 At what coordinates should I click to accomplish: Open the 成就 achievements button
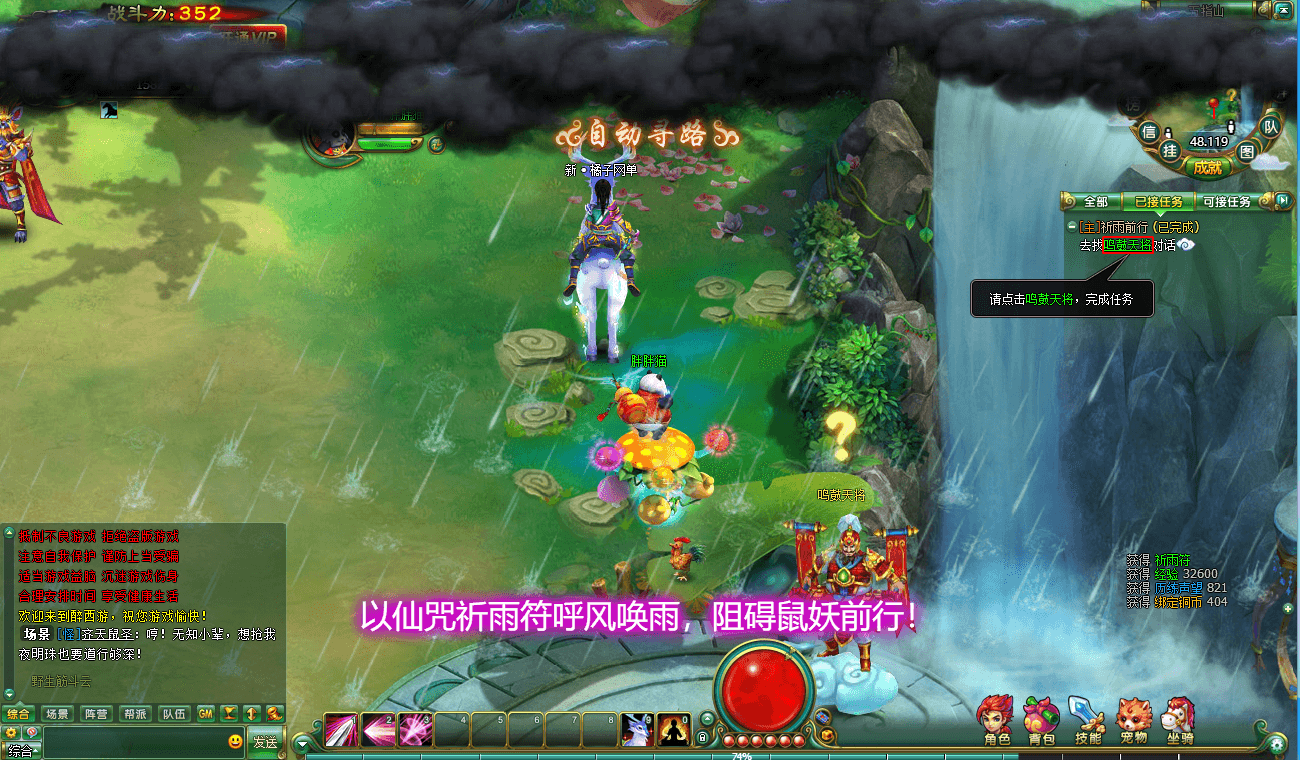coord(1207,168)
